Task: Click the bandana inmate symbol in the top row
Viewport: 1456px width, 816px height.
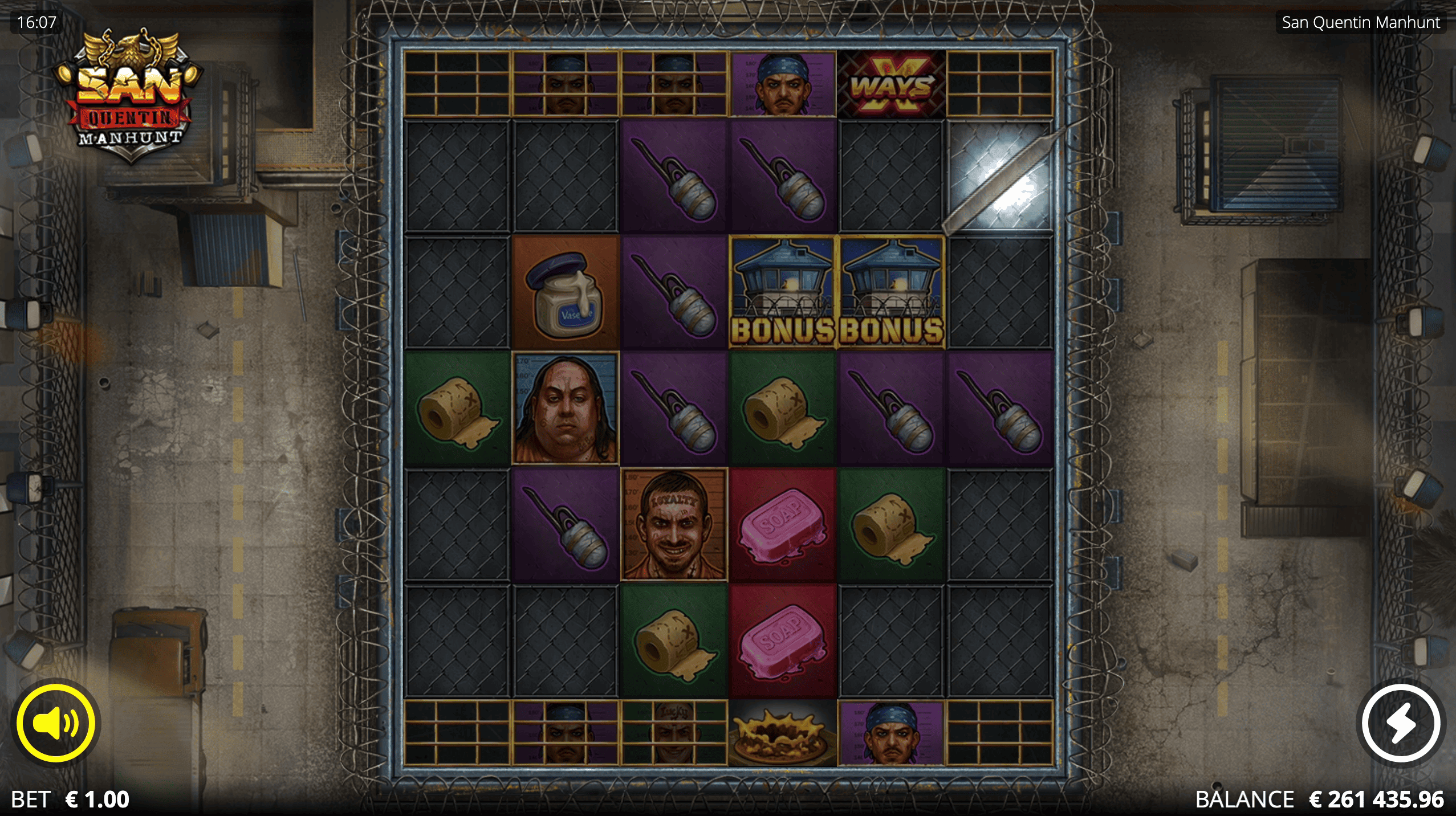Action: [782, 84]
